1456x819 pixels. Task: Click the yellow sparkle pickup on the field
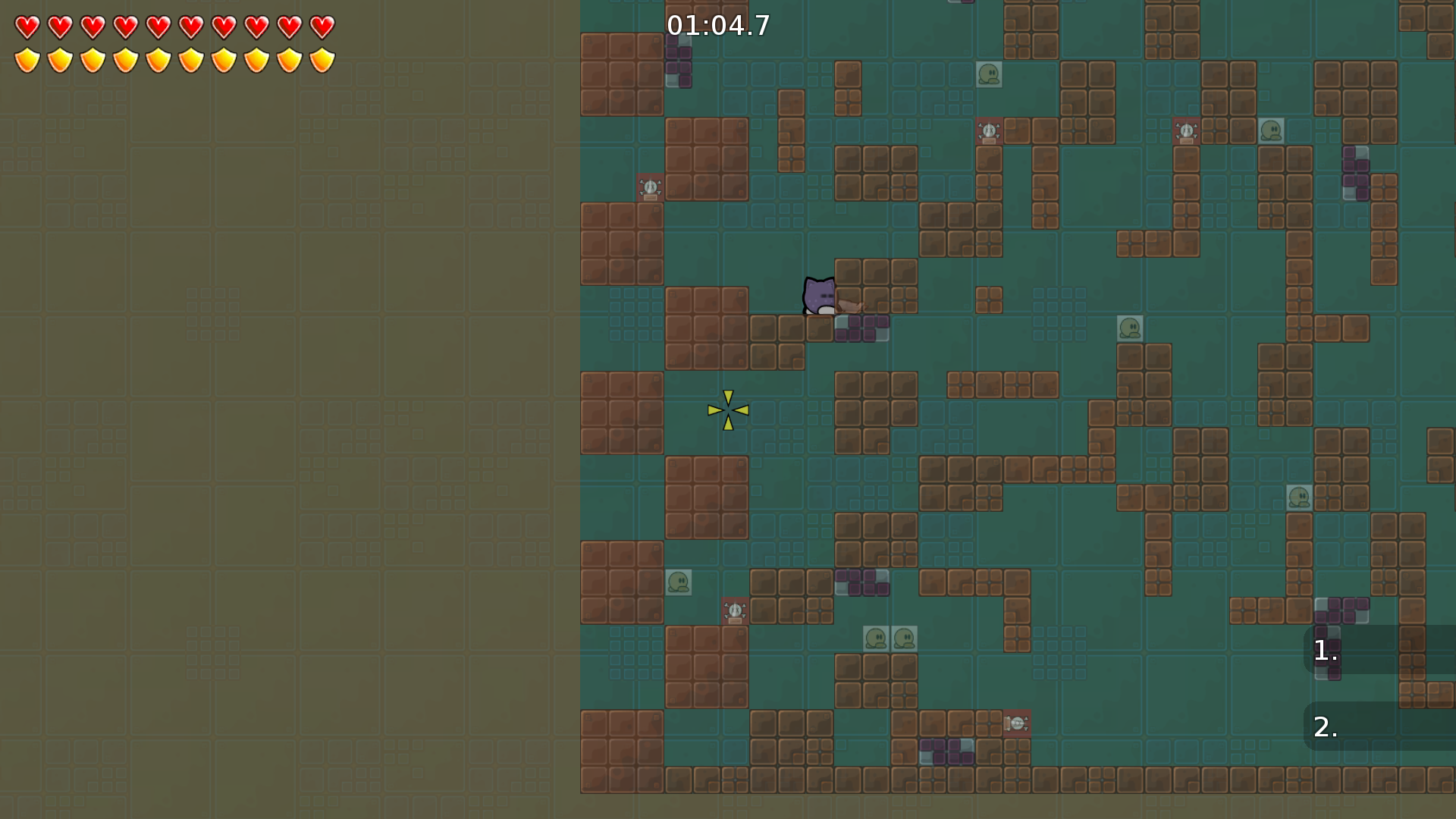tap(726, 411)
